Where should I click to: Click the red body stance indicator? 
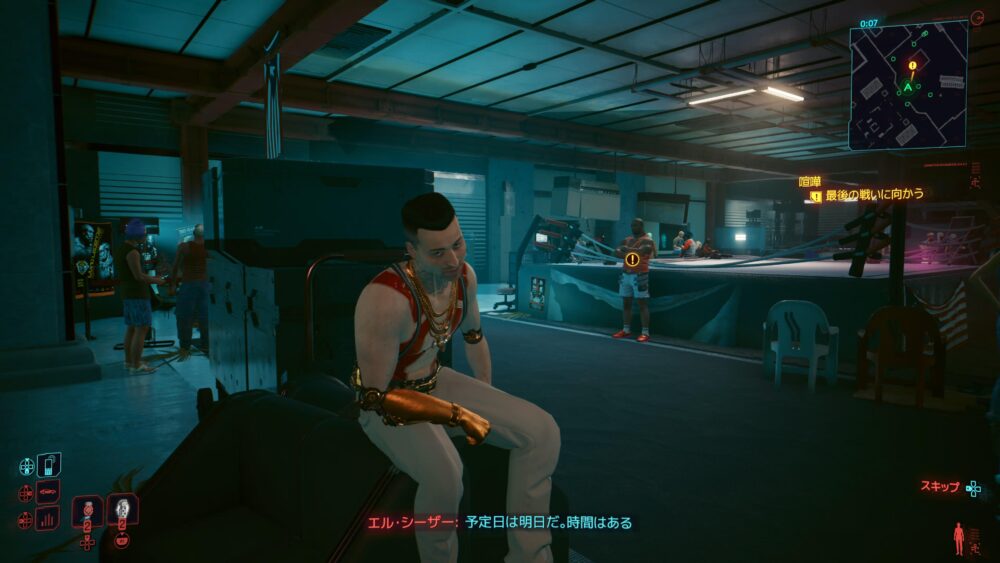[959, 537]
